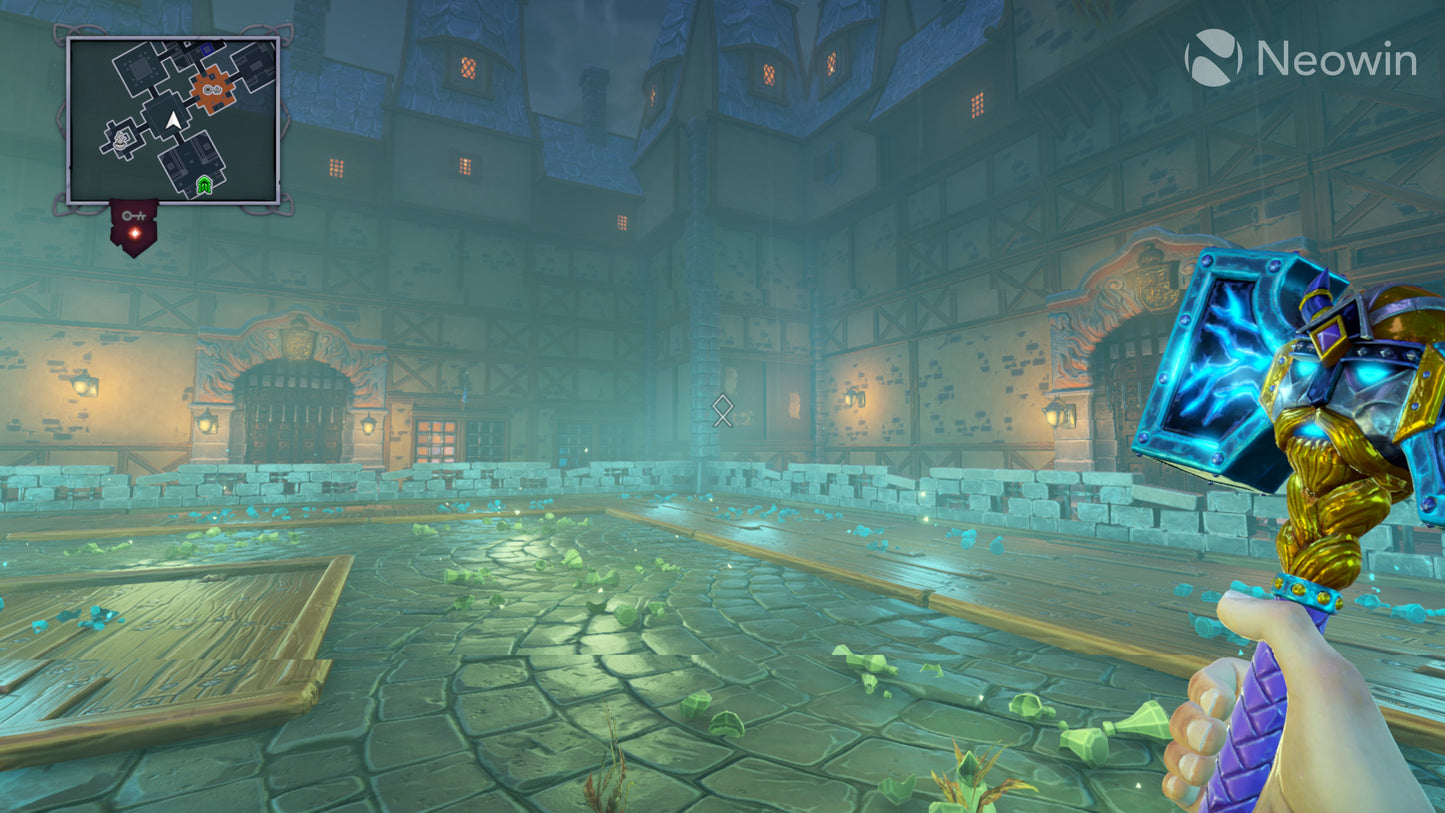The image size is (1445, 813).
Task: Select the key icon on the dark banner
Action: point(133,215)
